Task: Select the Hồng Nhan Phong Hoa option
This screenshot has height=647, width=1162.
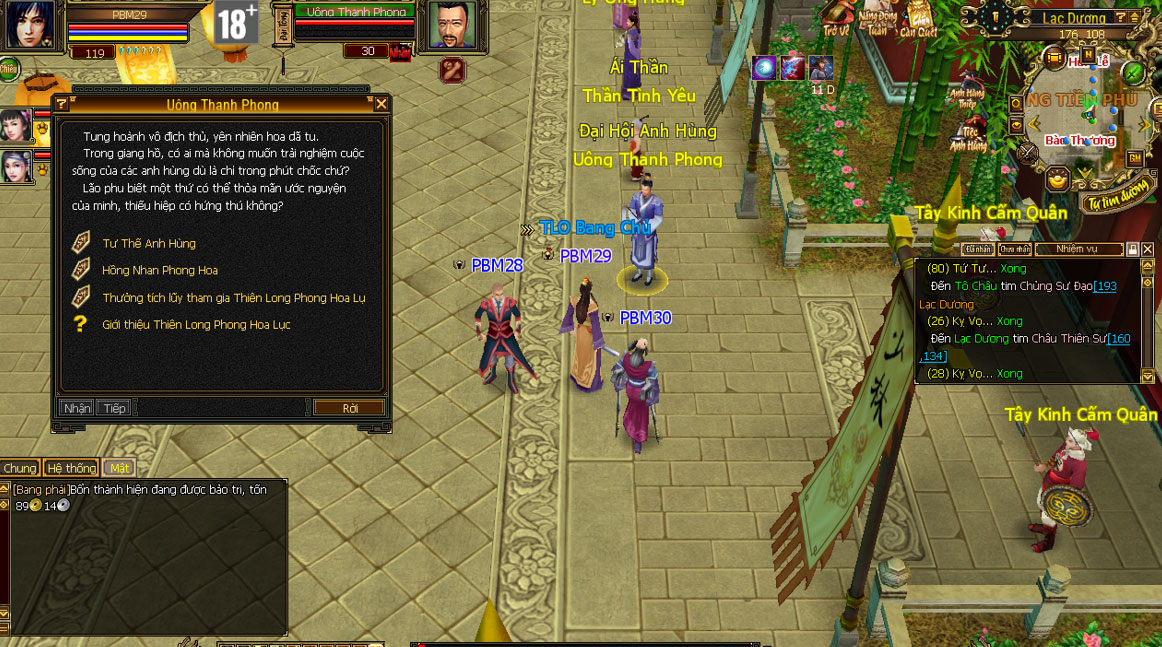Action: click(159, 270)
